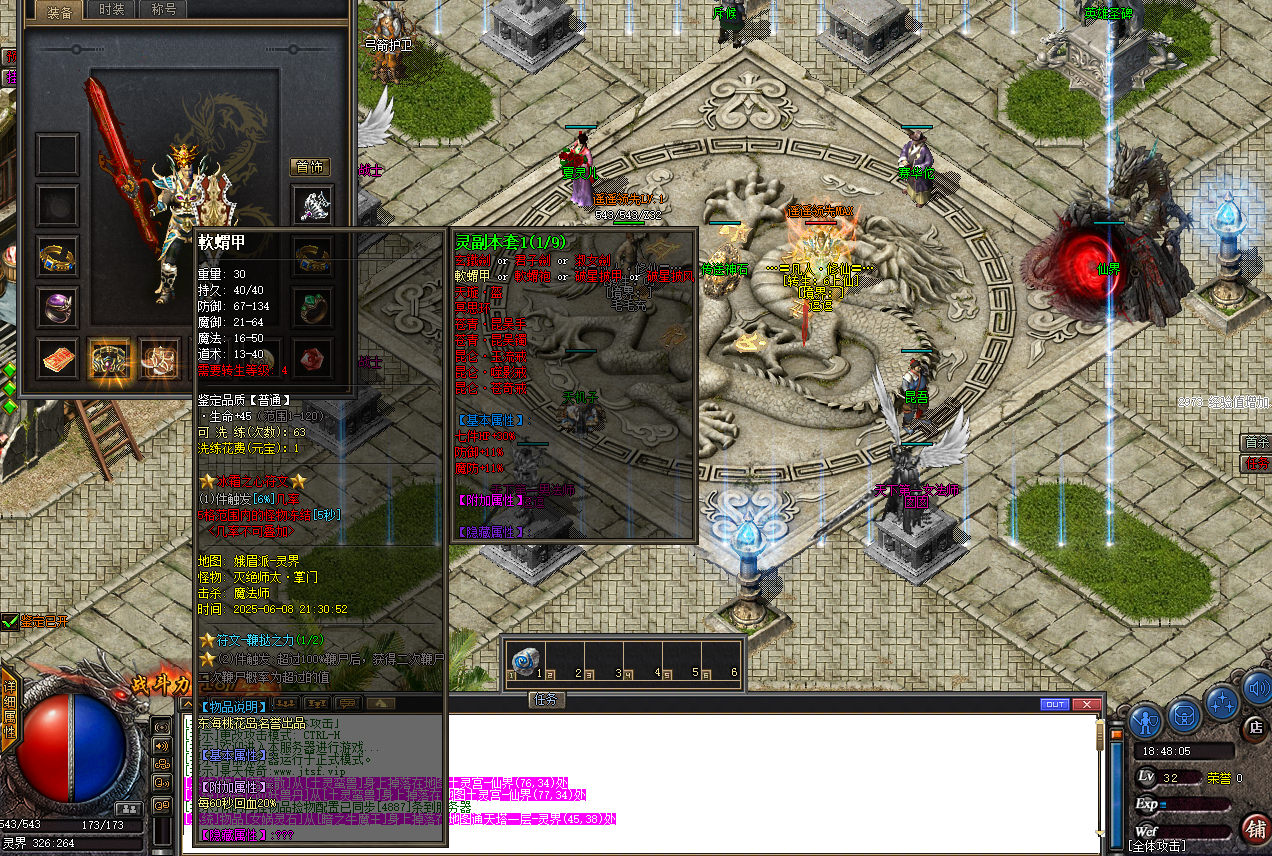Open the 任务 quest button
This screenshot has width=1272, height=856.
(547, 700)
